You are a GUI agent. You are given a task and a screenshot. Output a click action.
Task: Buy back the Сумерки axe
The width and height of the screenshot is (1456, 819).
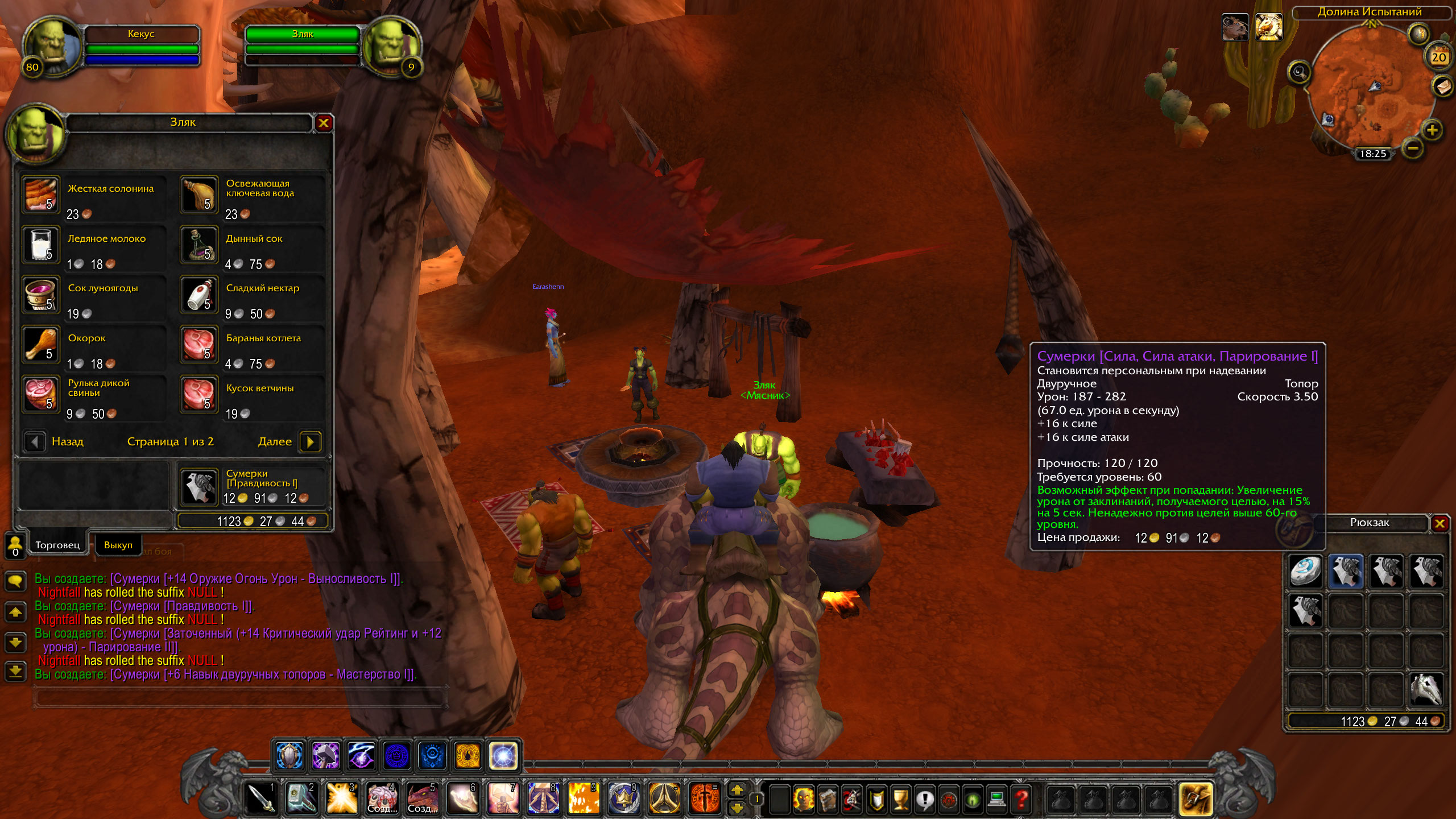pos(199,487)
